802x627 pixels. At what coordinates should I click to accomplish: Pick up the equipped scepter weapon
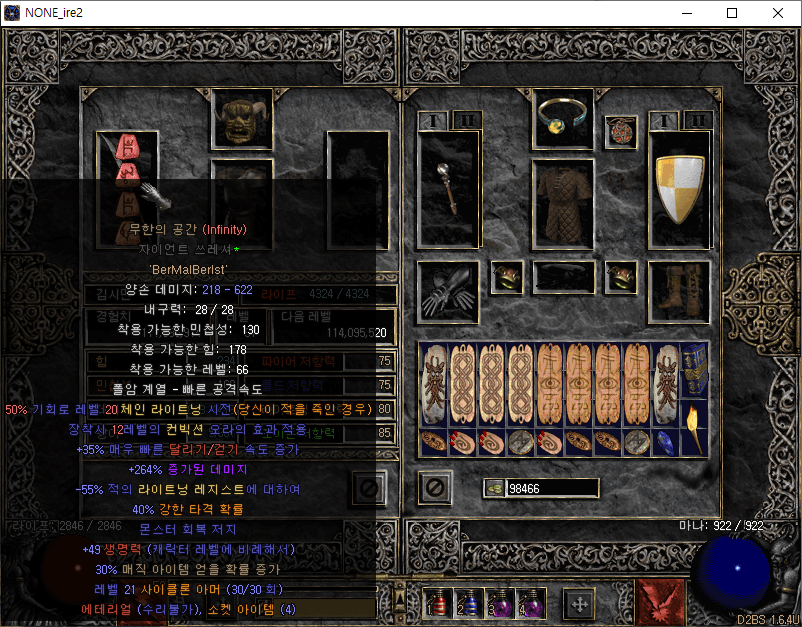pos(448,190)
